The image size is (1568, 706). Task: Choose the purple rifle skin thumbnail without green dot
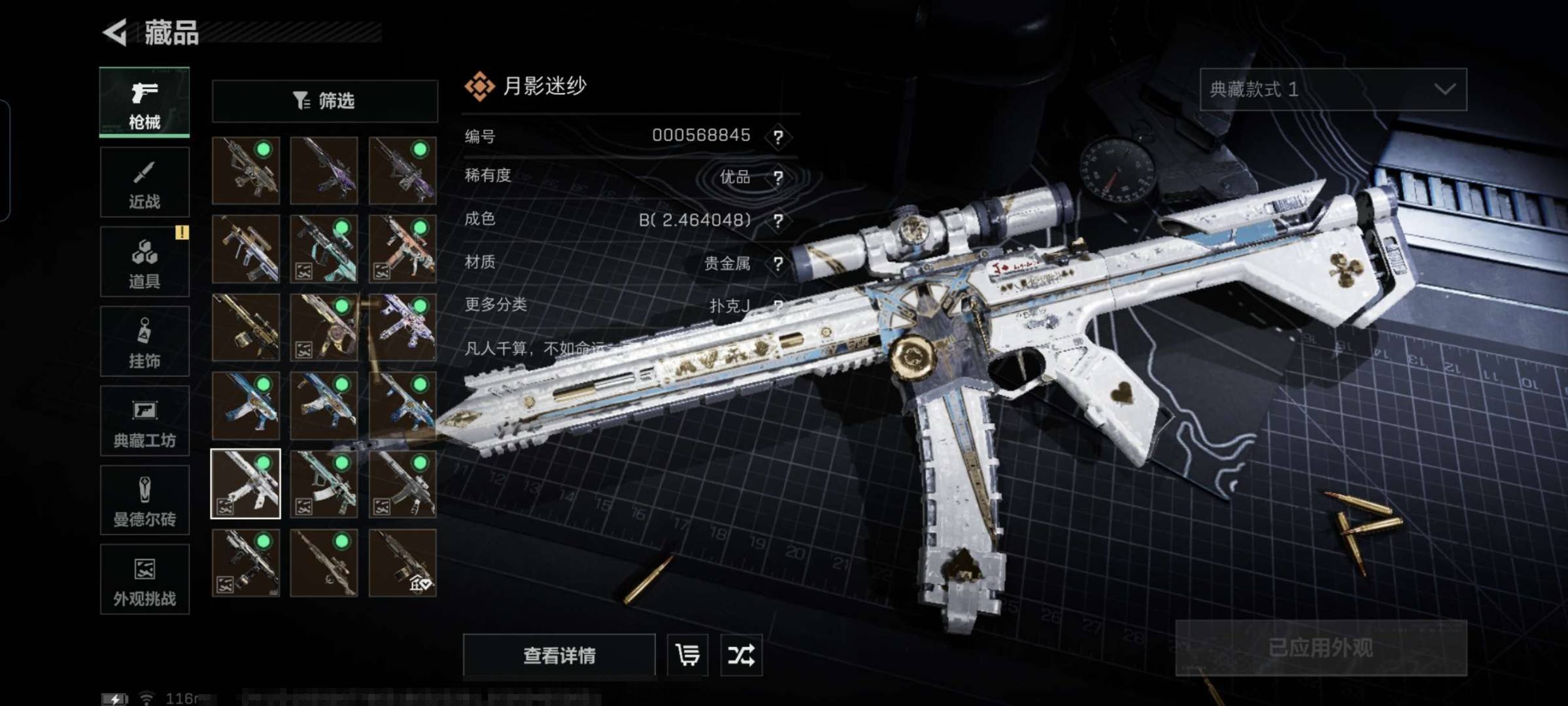[x=324, y=171]
